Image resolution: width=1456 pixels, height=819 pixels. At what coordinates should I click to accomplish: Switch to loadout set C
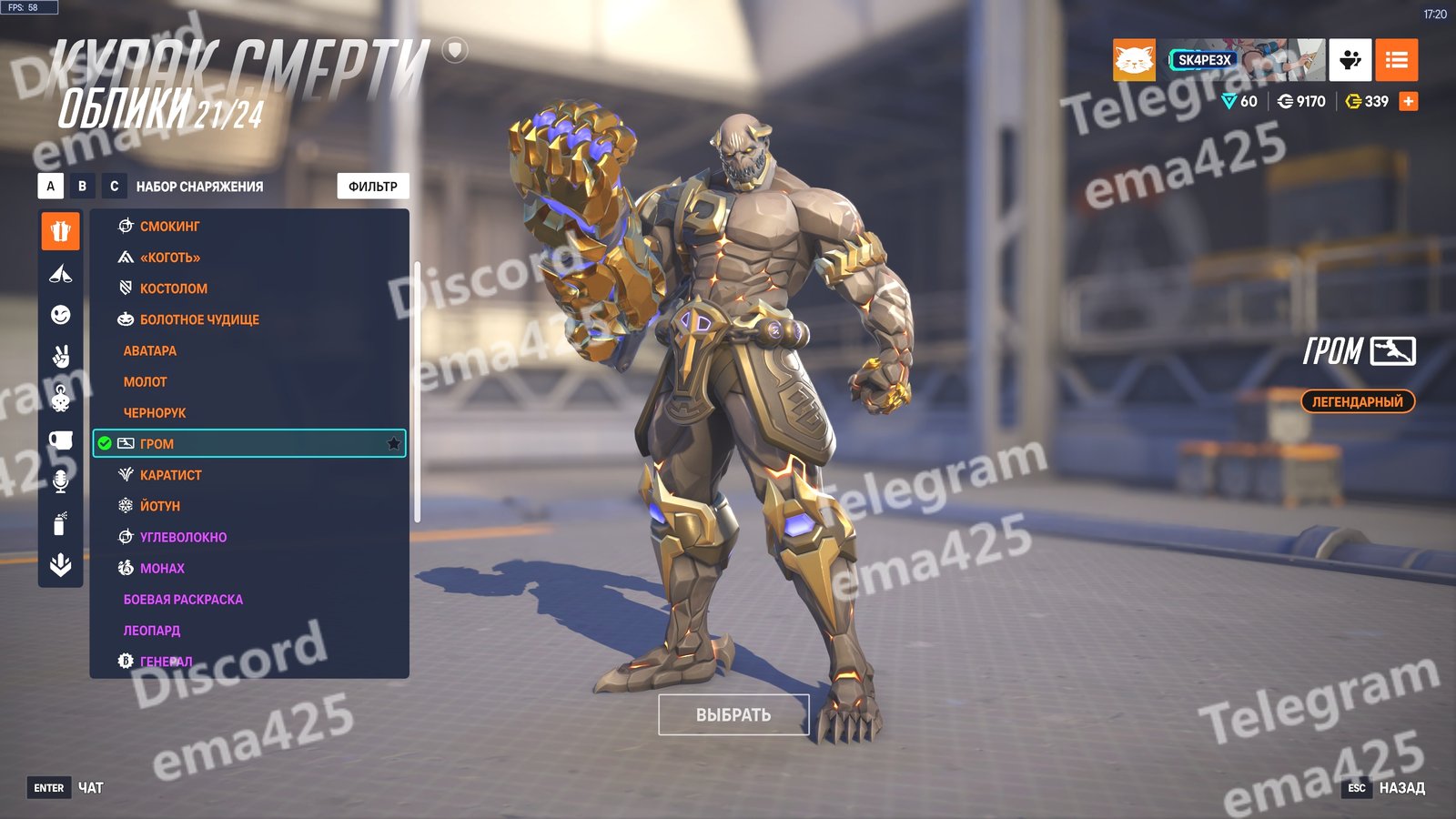[x=114, y=187]
